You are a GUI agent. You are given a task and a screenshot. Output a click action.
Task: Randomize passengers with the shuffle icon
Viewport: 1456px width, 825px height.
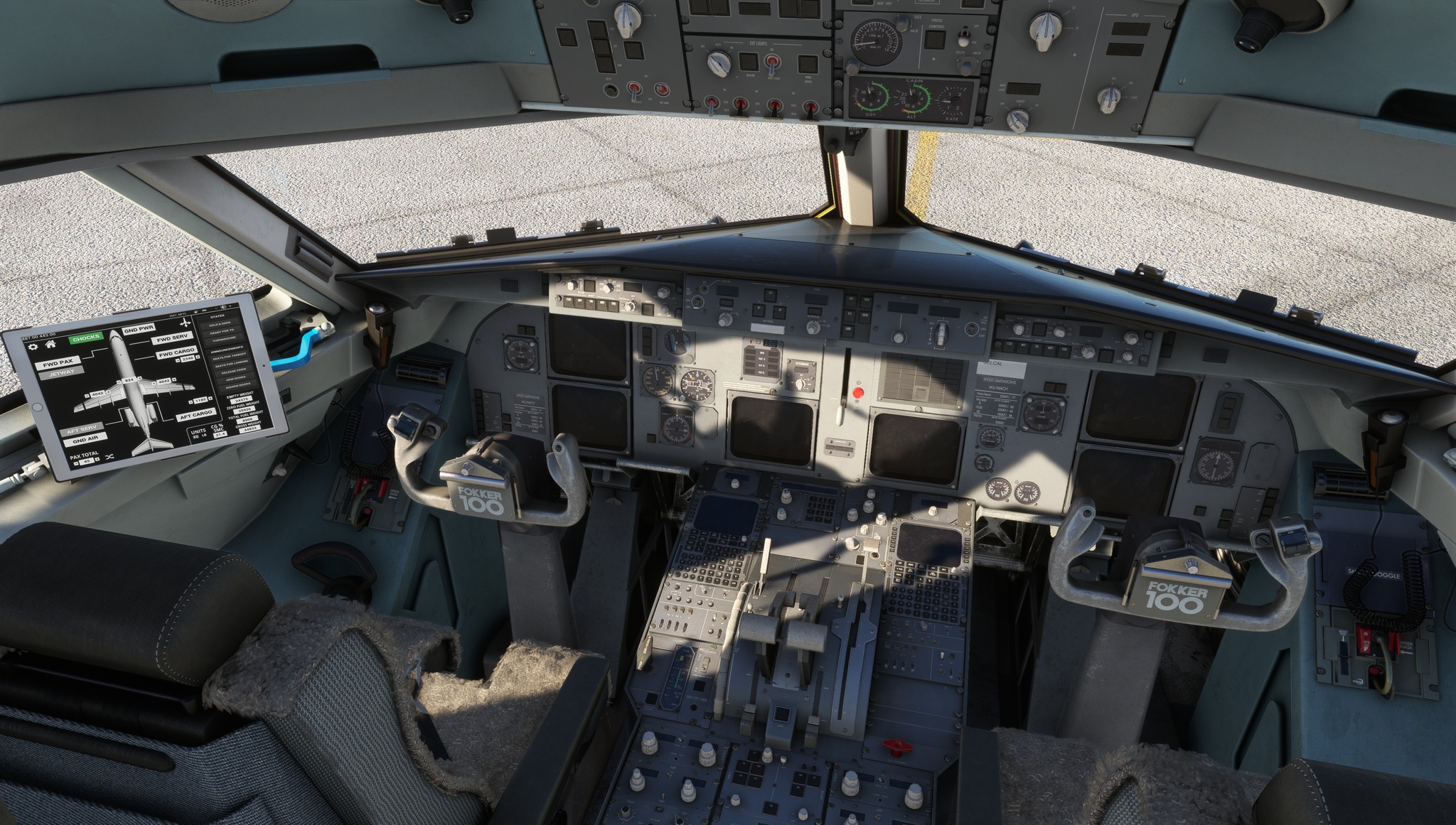pos(110,457)
